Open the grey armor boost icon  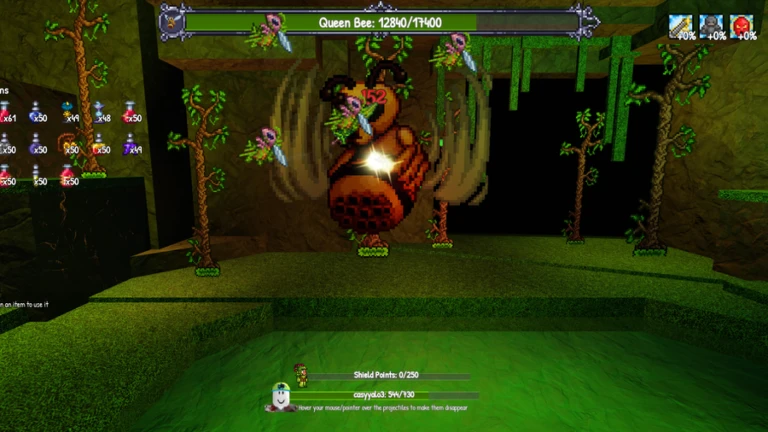click(x=711, y=25)
